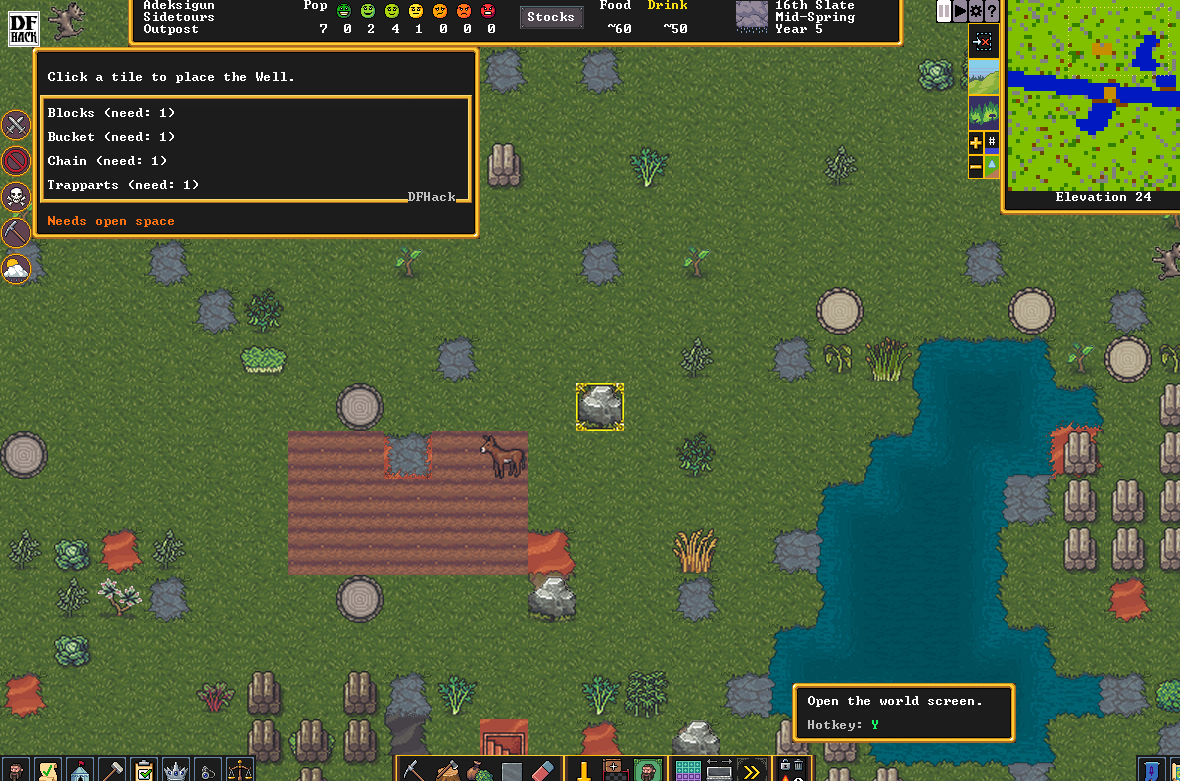Image resolution: width=1180 pixels, height=781 pixels.
Task: Click the crossed swords alert icon
Action: (x=16, y=125)
